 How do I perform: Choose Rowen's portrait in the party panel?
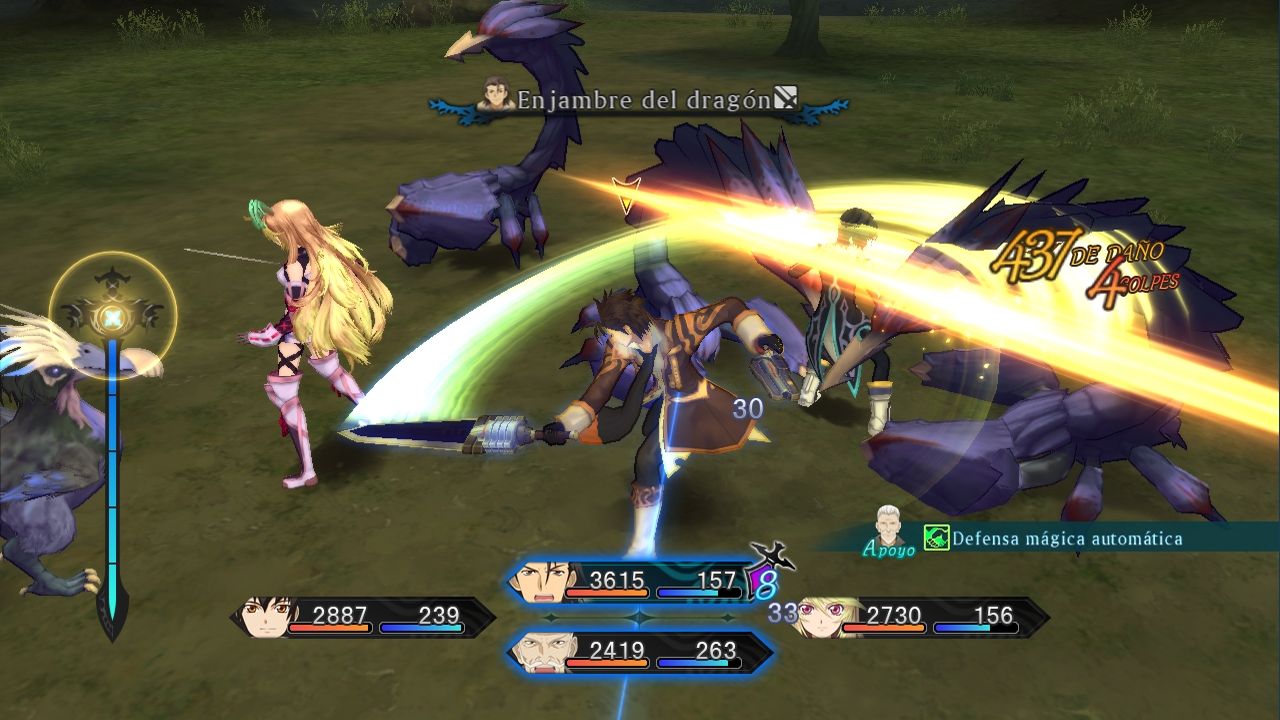tap(541, 652)
